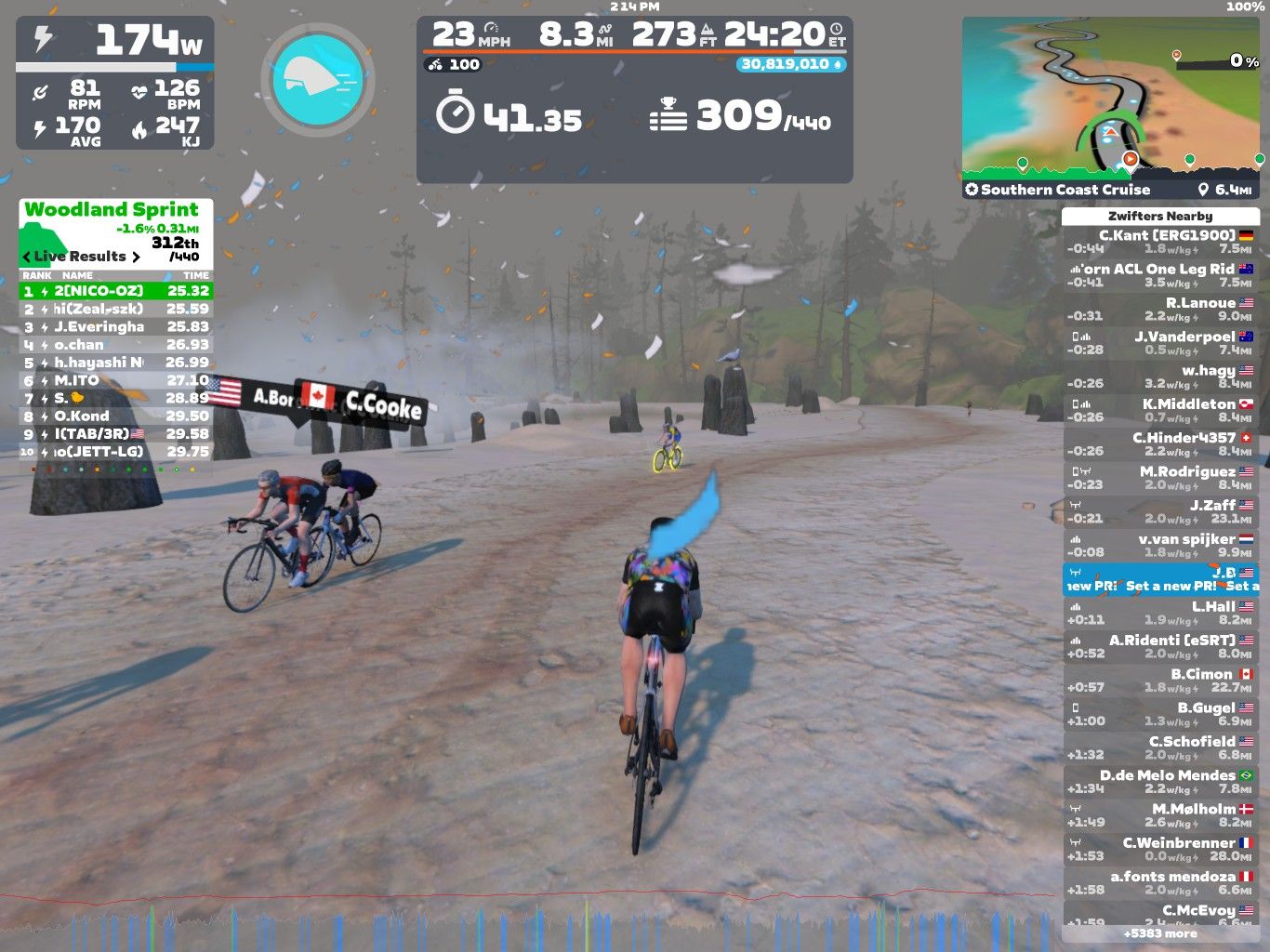Activate the aero helmet power-up

(318, 80)
